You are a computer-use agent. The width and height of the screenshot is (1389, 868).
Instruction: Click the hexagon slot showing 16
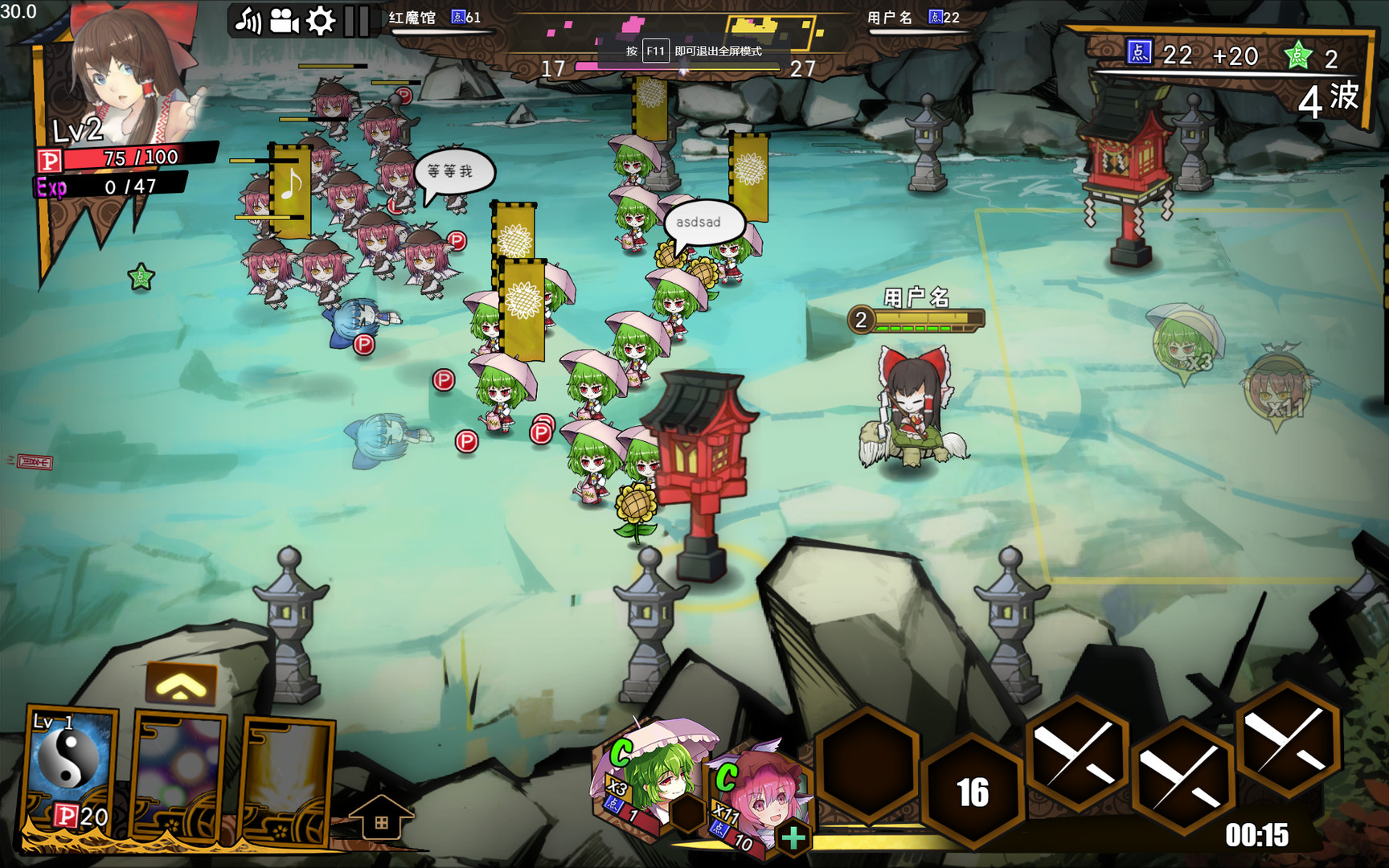[971, 792]
